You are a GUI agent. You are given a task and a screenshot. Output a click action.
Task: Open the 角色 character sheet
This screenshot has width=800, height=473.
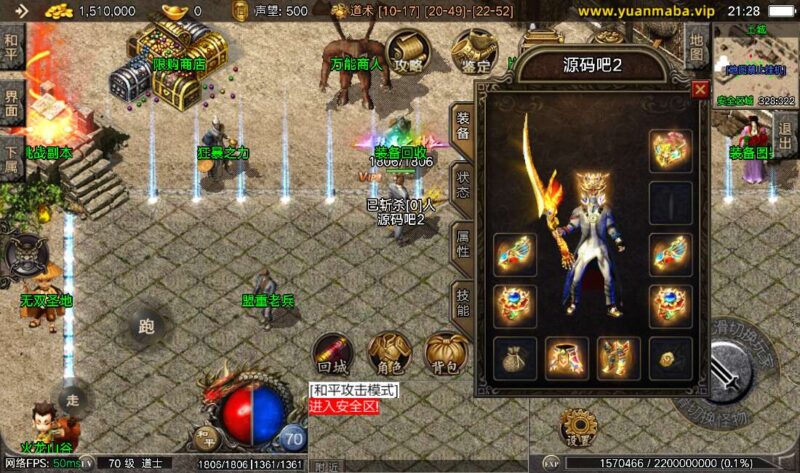(x=386, y=353)
